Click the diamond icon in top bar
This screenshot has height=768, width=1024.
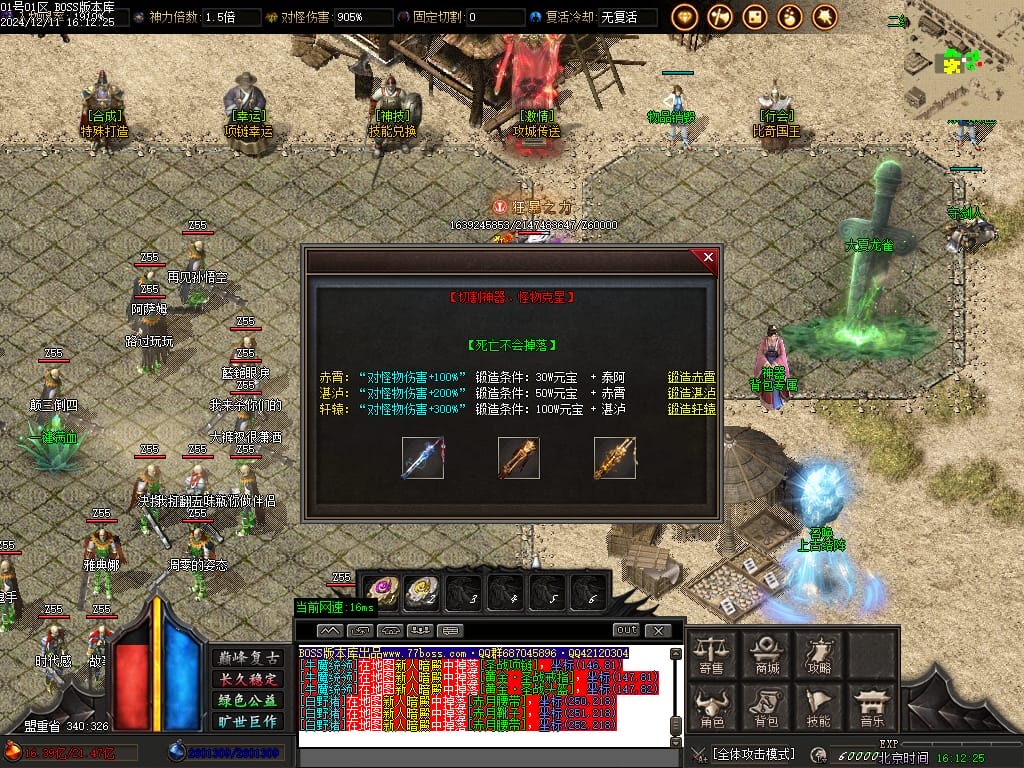click(685, 16)
